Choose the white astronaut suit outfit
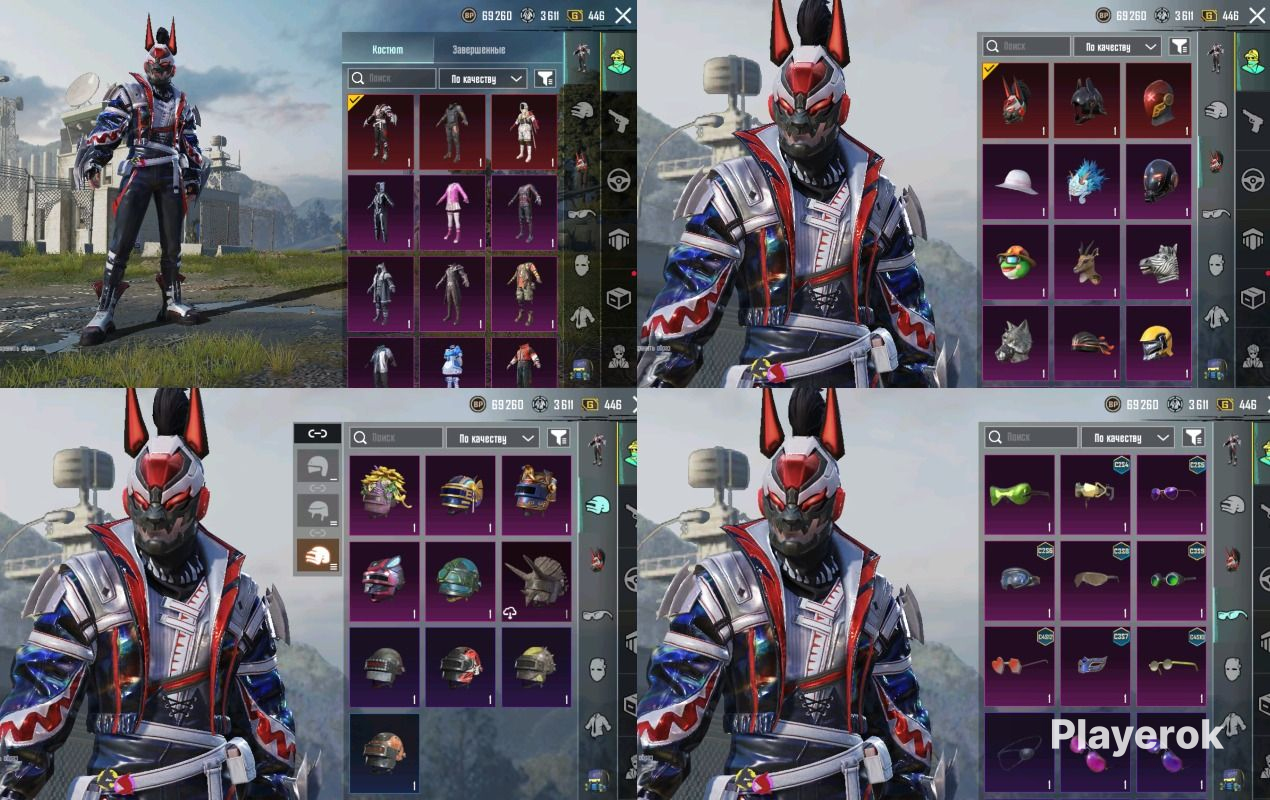This screenshot has width=1270, height=800. click(x=524, y=130)
